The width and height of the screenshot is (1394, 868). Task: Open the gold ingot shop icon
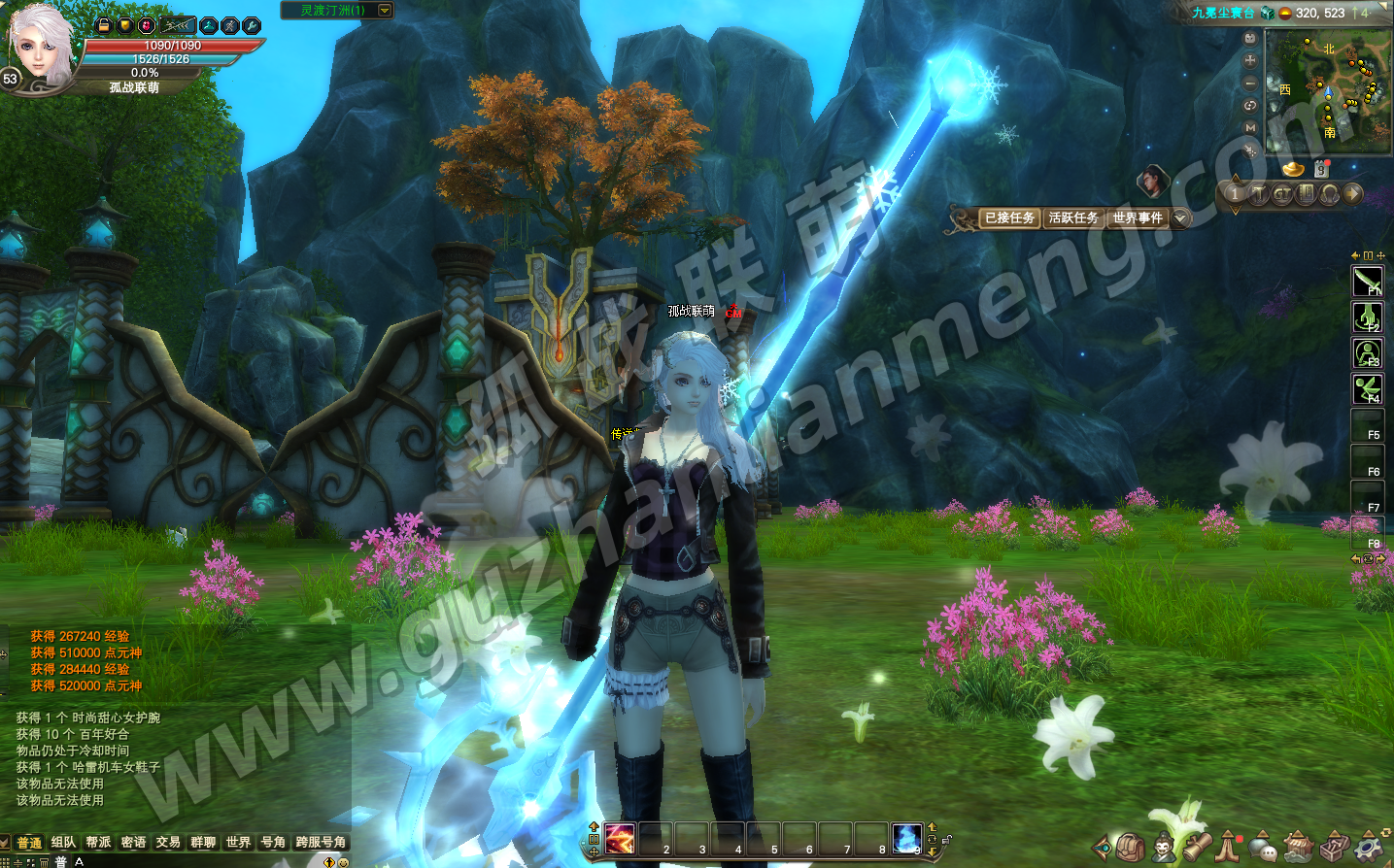pos(1293,169)
